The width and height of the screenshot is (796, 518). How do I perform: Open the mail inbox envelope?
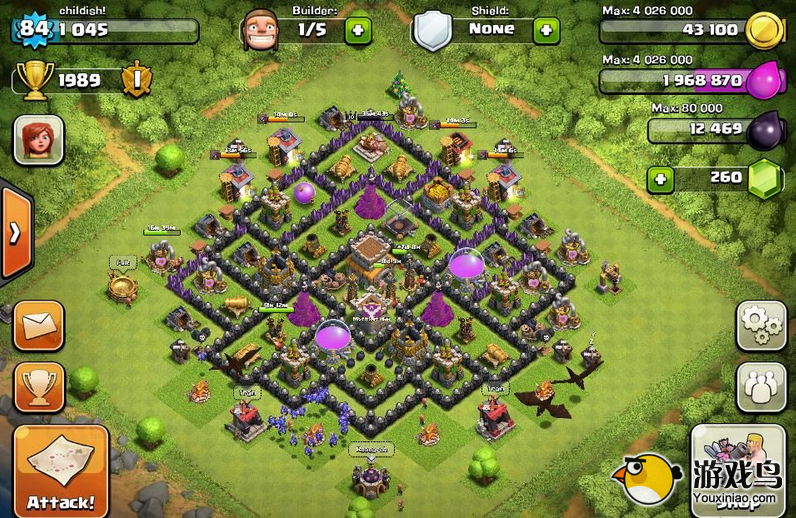tap(39, 325)
